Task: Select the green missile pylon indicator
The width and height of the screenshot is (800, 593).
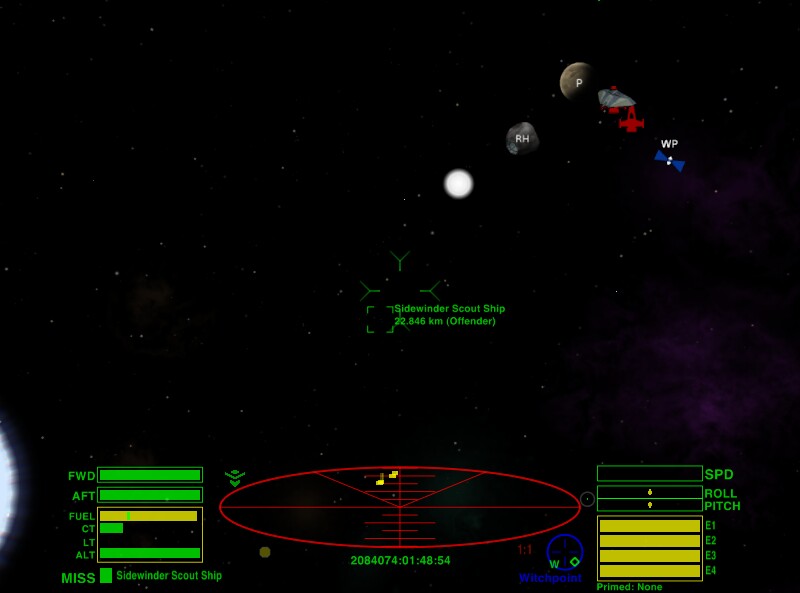Action: (106, 576)
